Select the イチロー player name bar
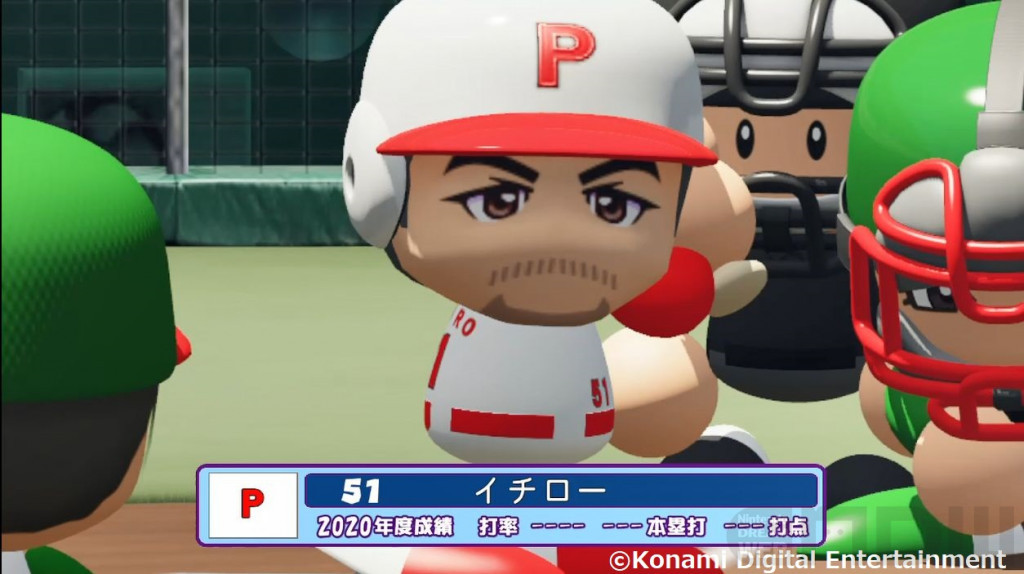Image resolution: width=1024 pixels, height=574 pixels. pyautogui.click(x=560, y=491)
